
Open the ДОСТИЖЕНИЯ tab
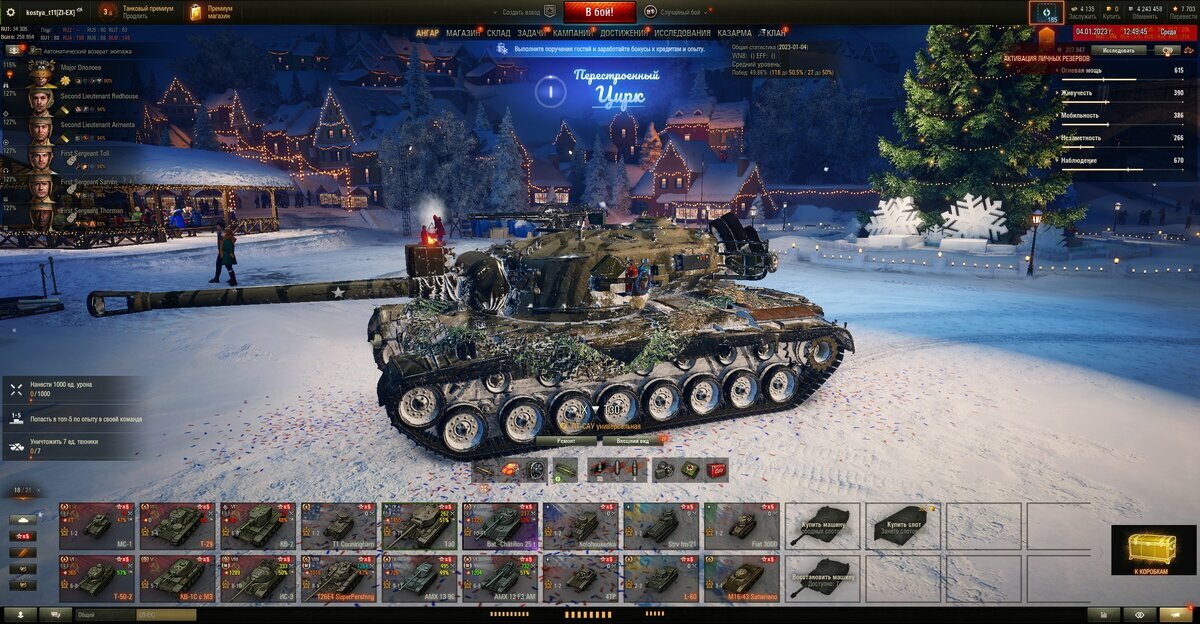pos(623,33)
